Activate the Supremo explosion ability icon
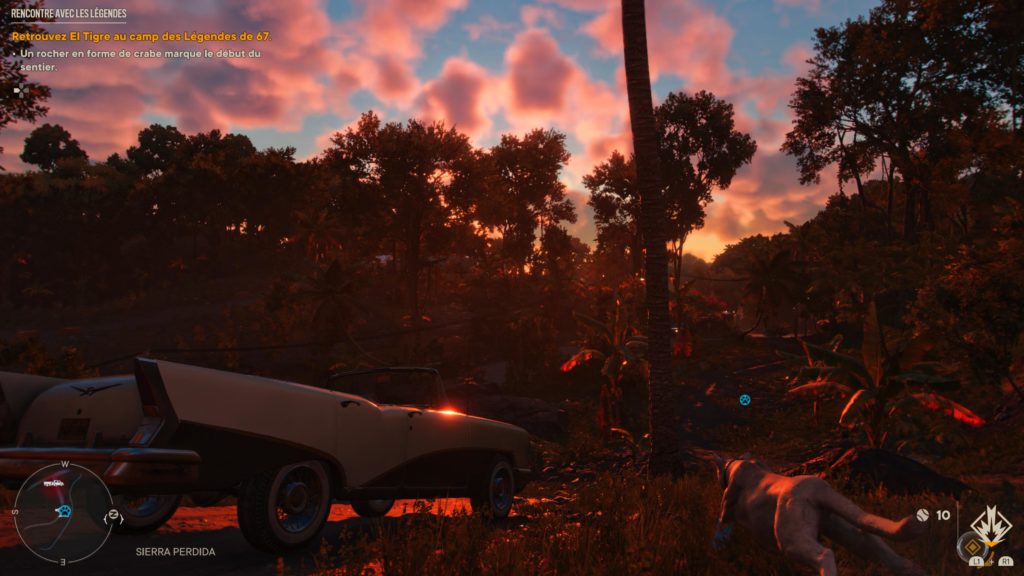The image size is (1024, 576). [990, 524]
